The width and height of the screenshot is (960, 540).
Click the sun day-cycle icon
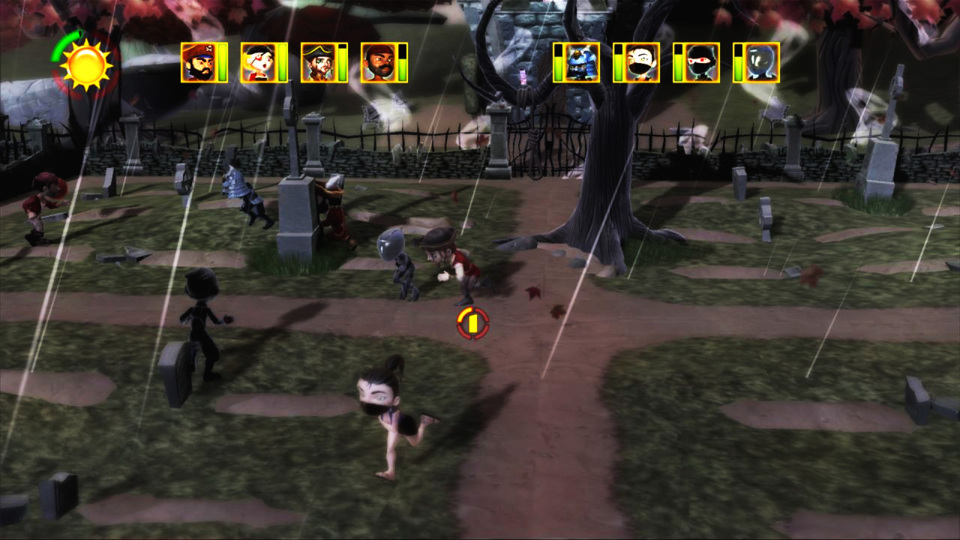[x=86, y=65]
